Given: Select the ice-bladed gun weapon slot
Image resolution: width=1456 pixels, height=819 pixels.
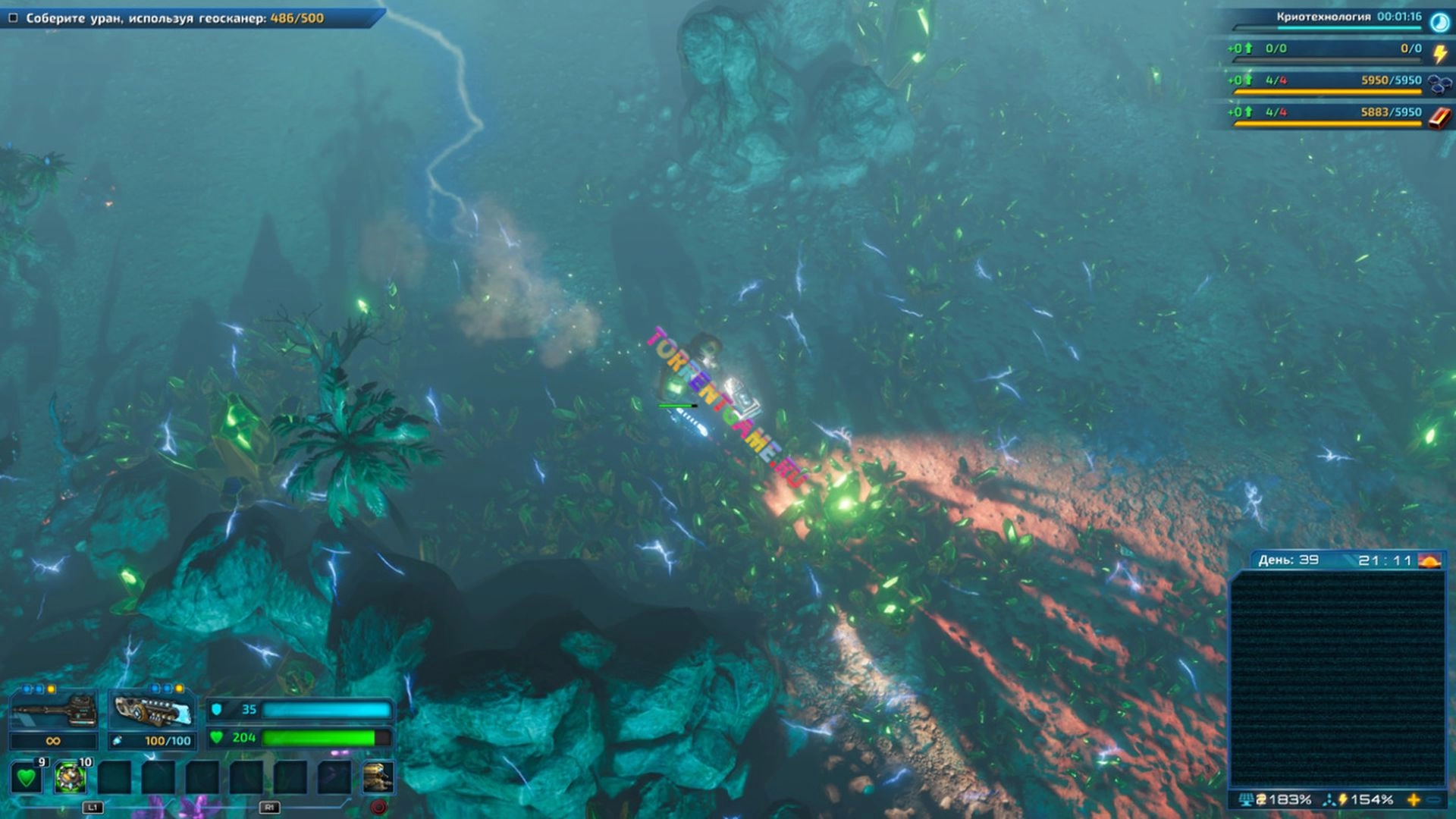Looking at the screenshot, I should (x=152, y=711).
